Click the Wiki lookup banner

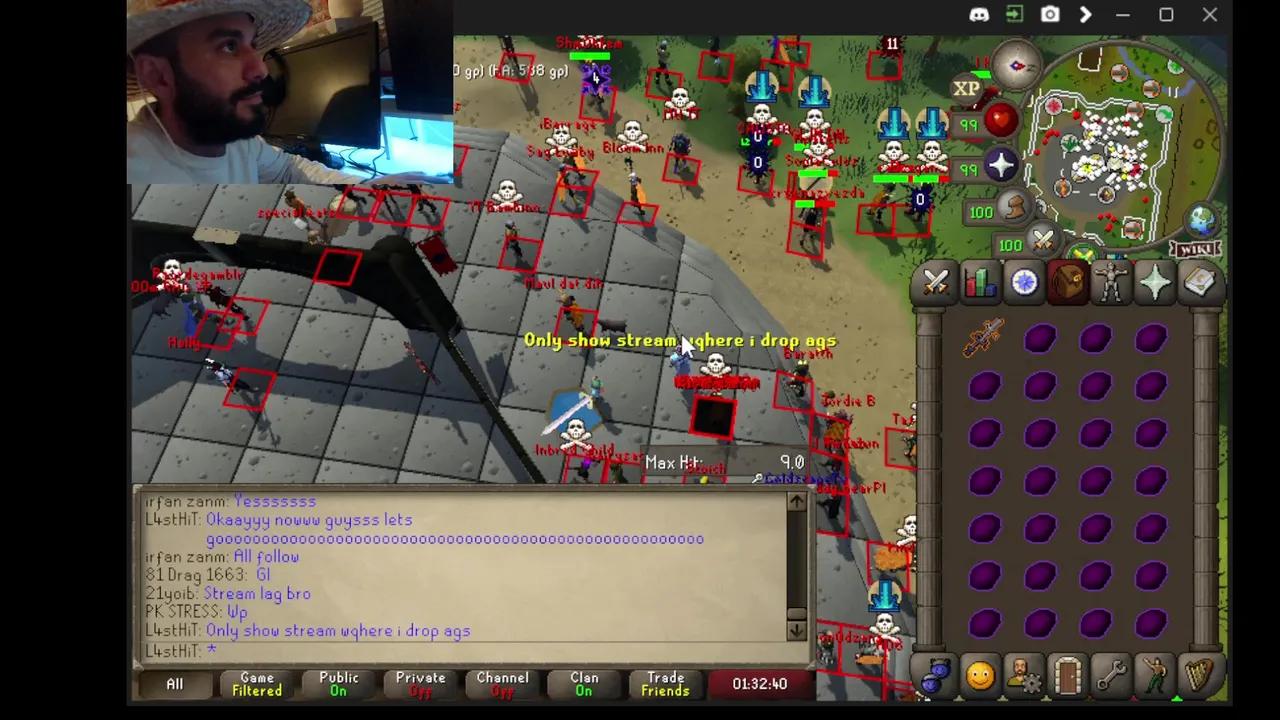point(1195,247)
